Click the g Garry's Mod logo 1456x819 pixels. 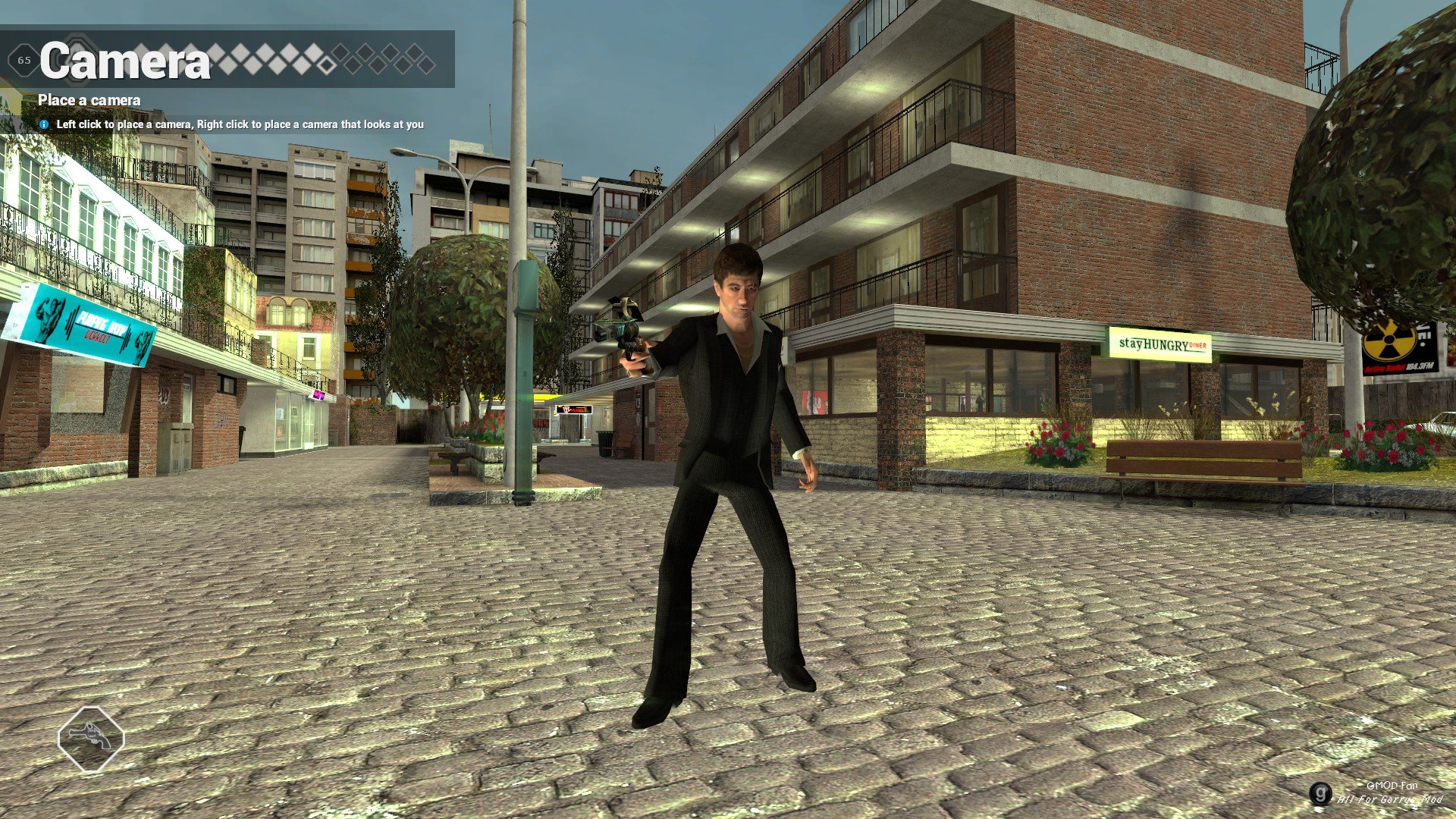(x=1321, y=792)
